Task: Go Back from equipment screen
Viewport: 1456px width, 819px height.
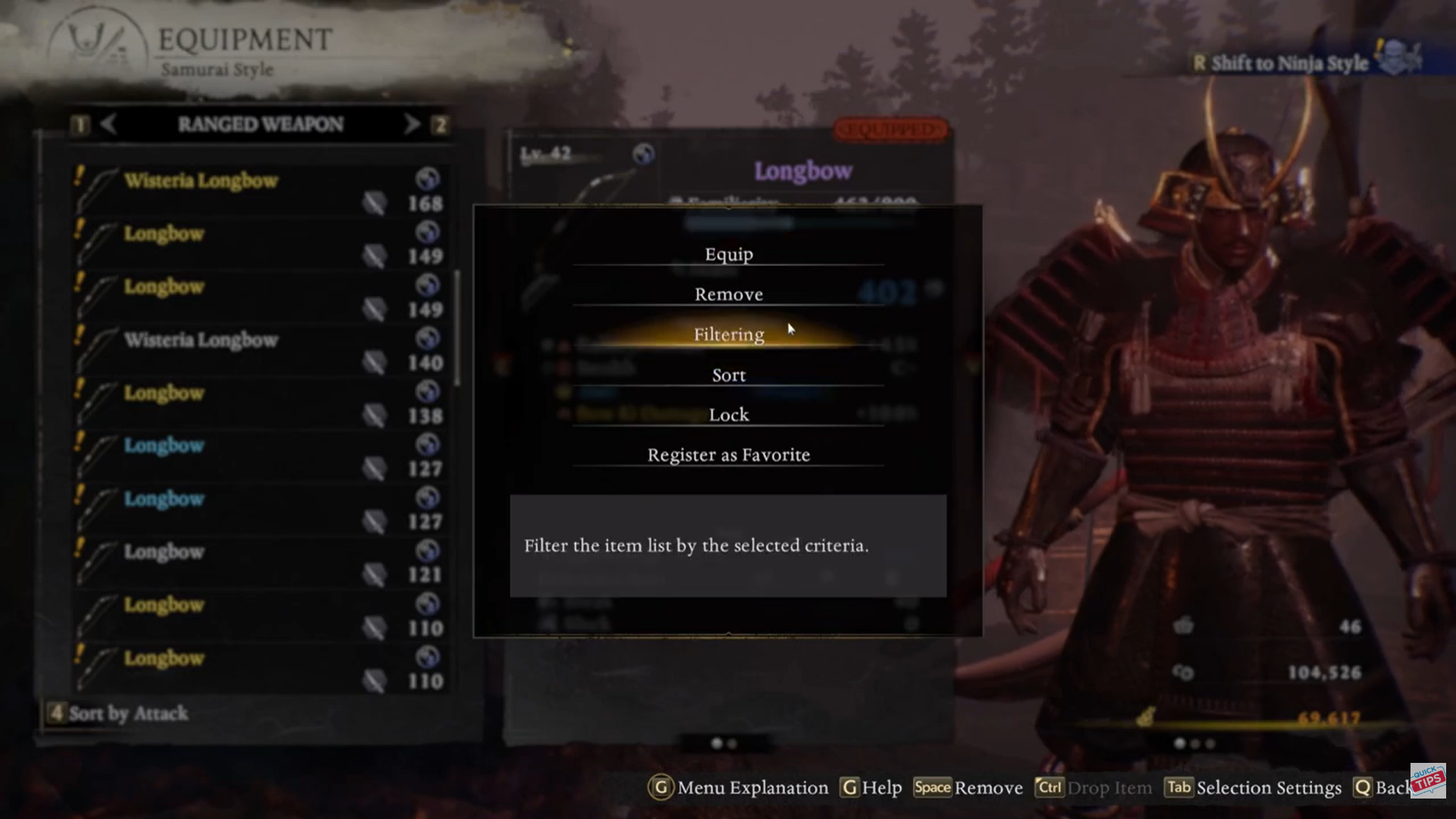Action: pos(1384,788)
